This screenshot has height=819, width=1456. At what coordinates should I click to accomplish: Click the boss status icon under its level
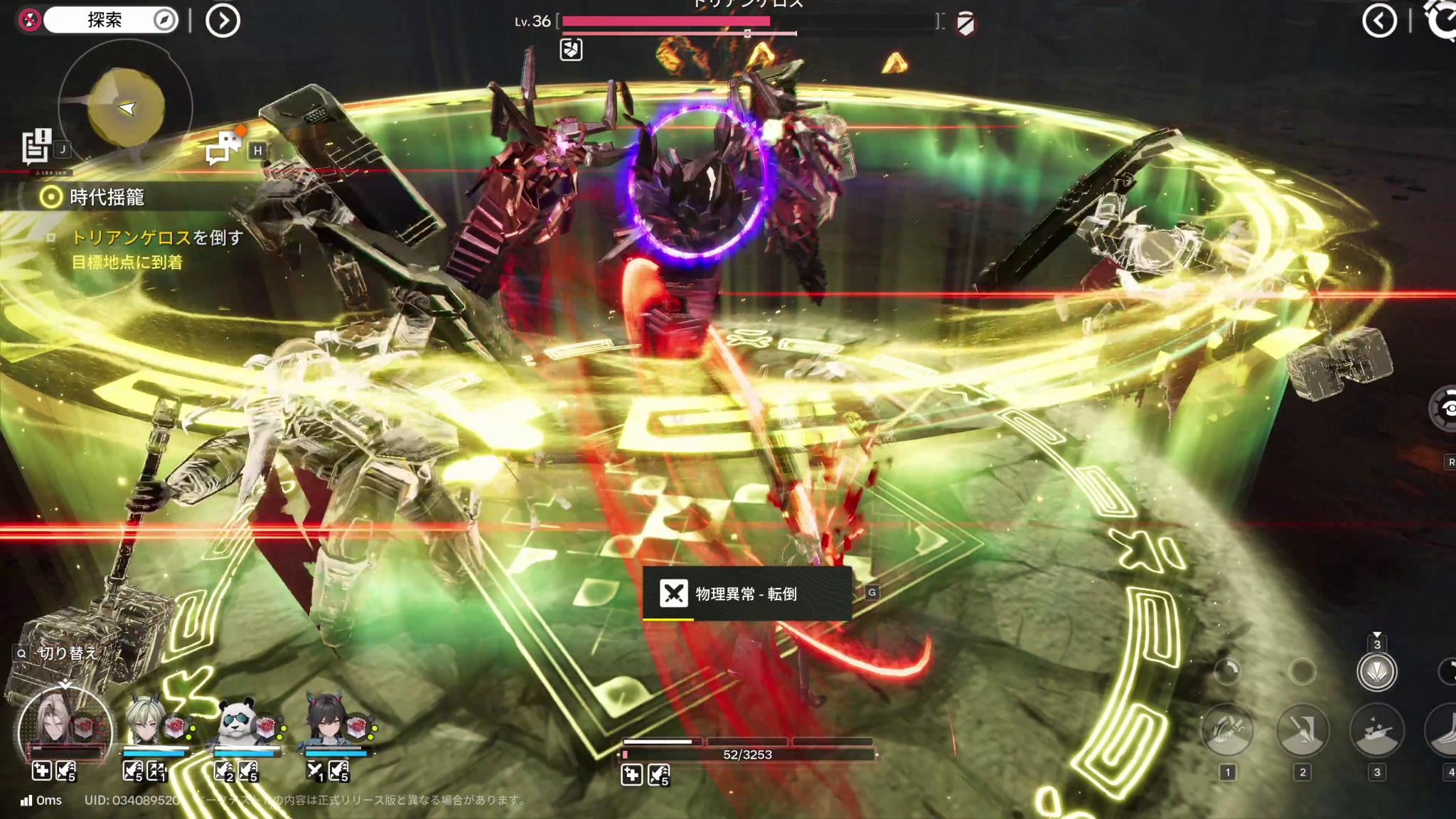pos(571,50)
